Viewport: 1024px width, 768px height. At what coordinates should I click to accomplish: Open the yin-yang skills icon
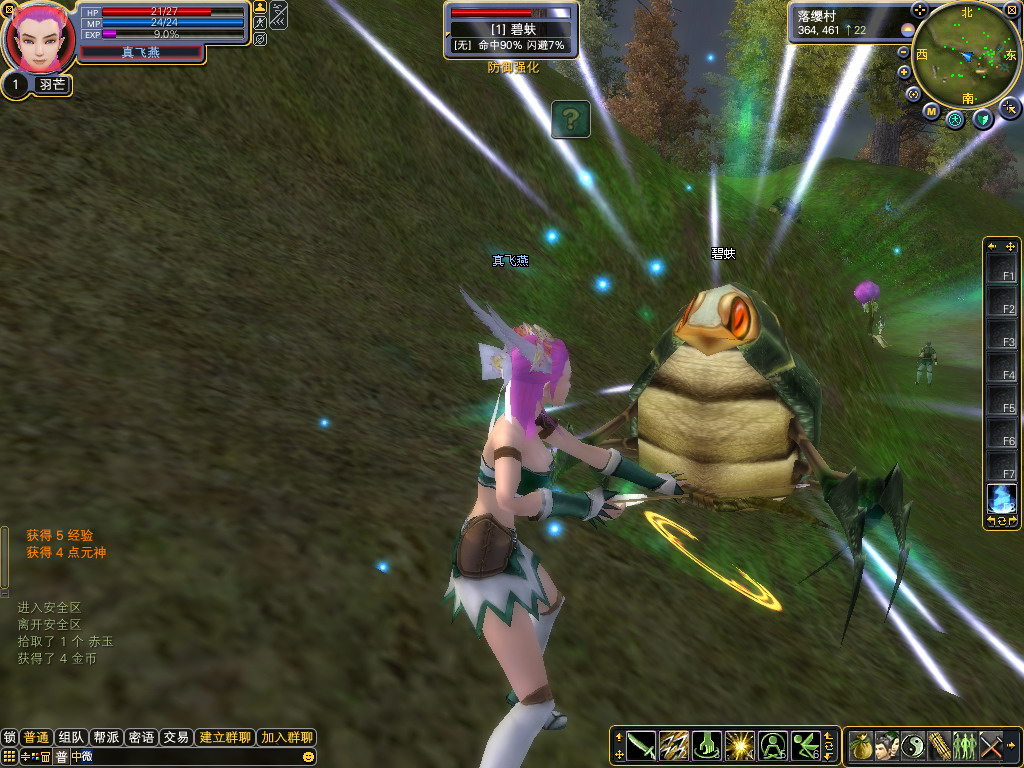913,745
